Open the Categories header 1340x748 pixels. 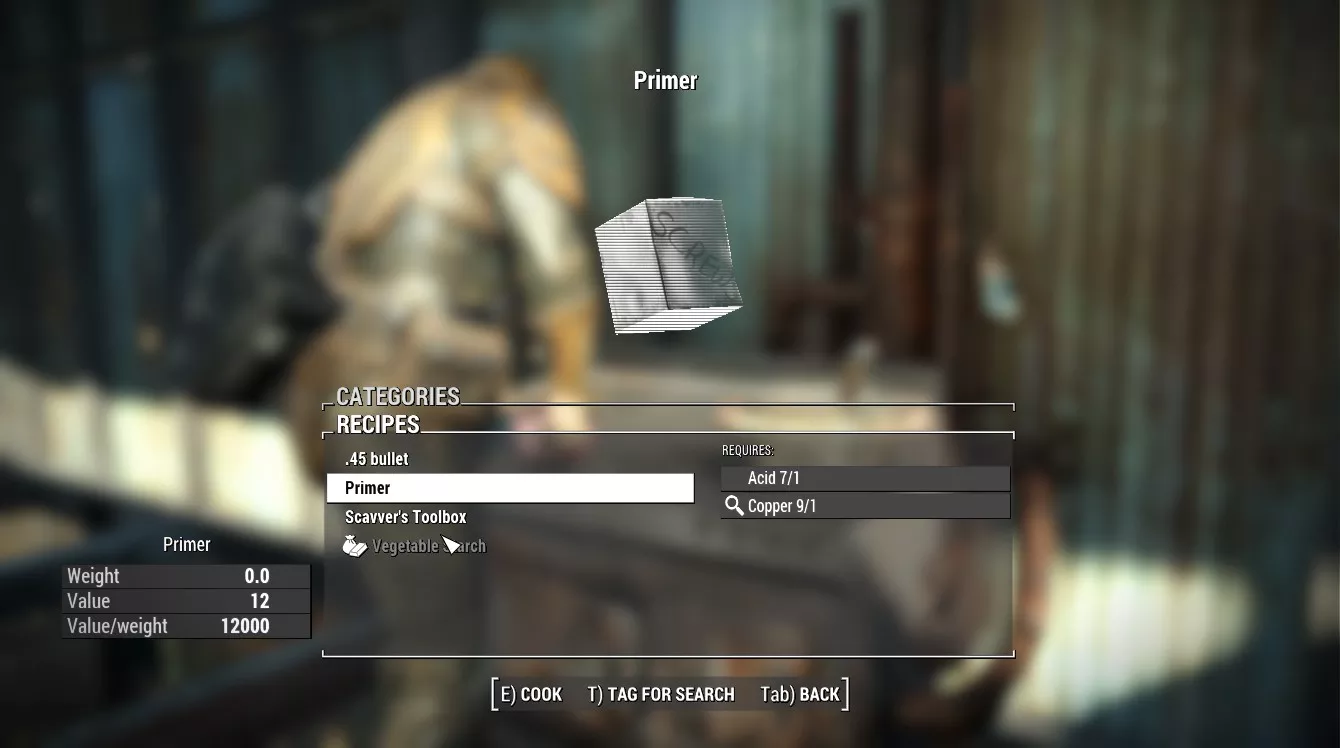398,396
